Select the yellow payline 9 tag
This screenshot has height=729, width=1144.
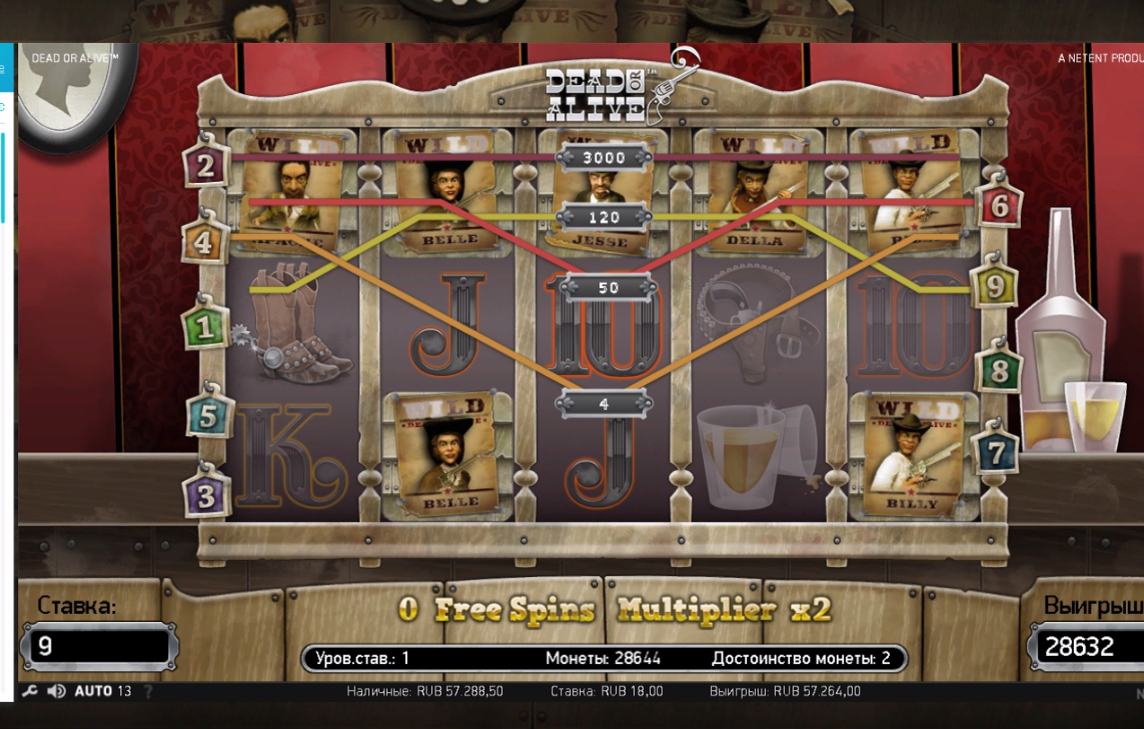click(994, 287)
